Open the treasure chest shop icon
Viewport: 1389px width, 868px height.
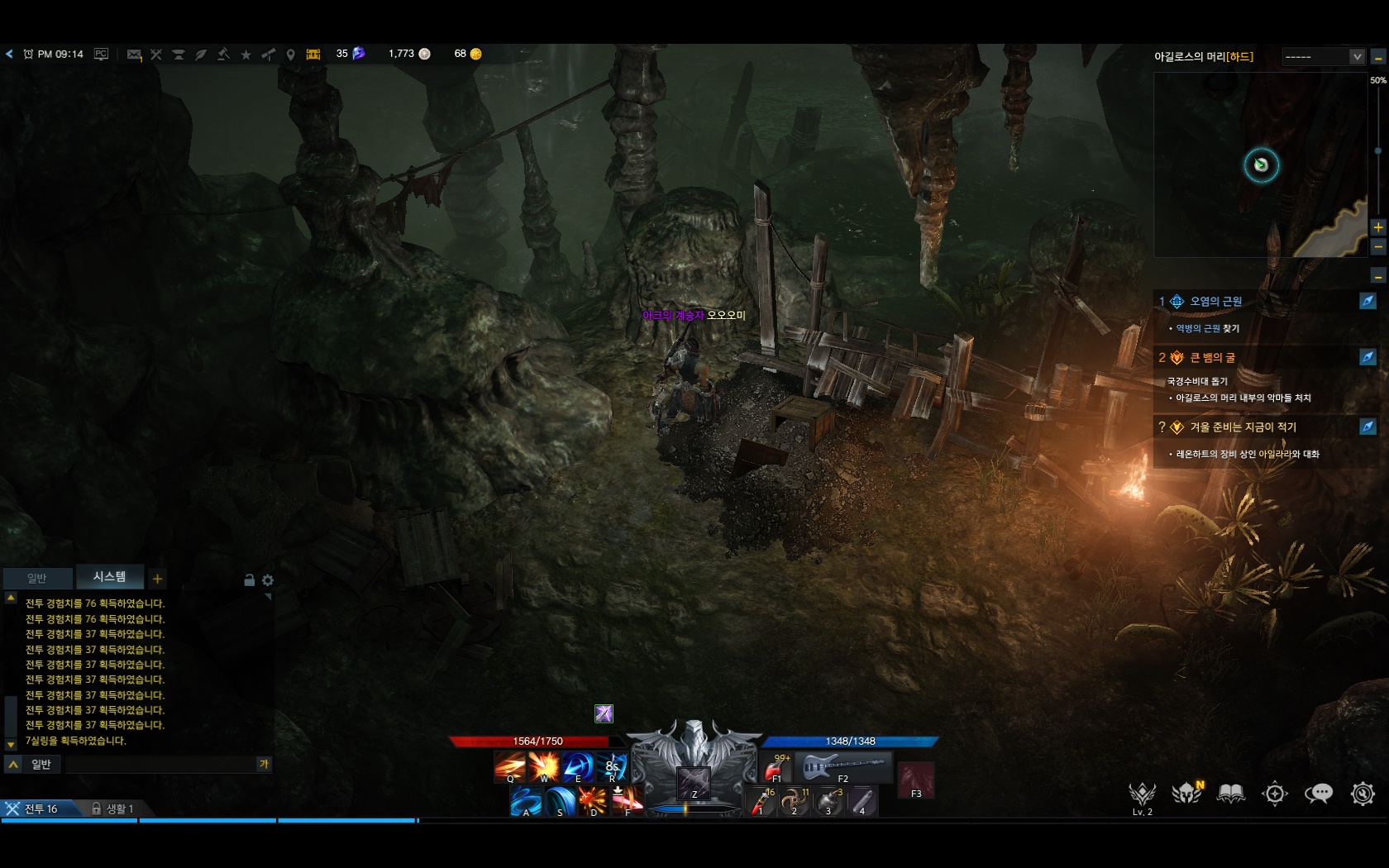coord(313,55)
